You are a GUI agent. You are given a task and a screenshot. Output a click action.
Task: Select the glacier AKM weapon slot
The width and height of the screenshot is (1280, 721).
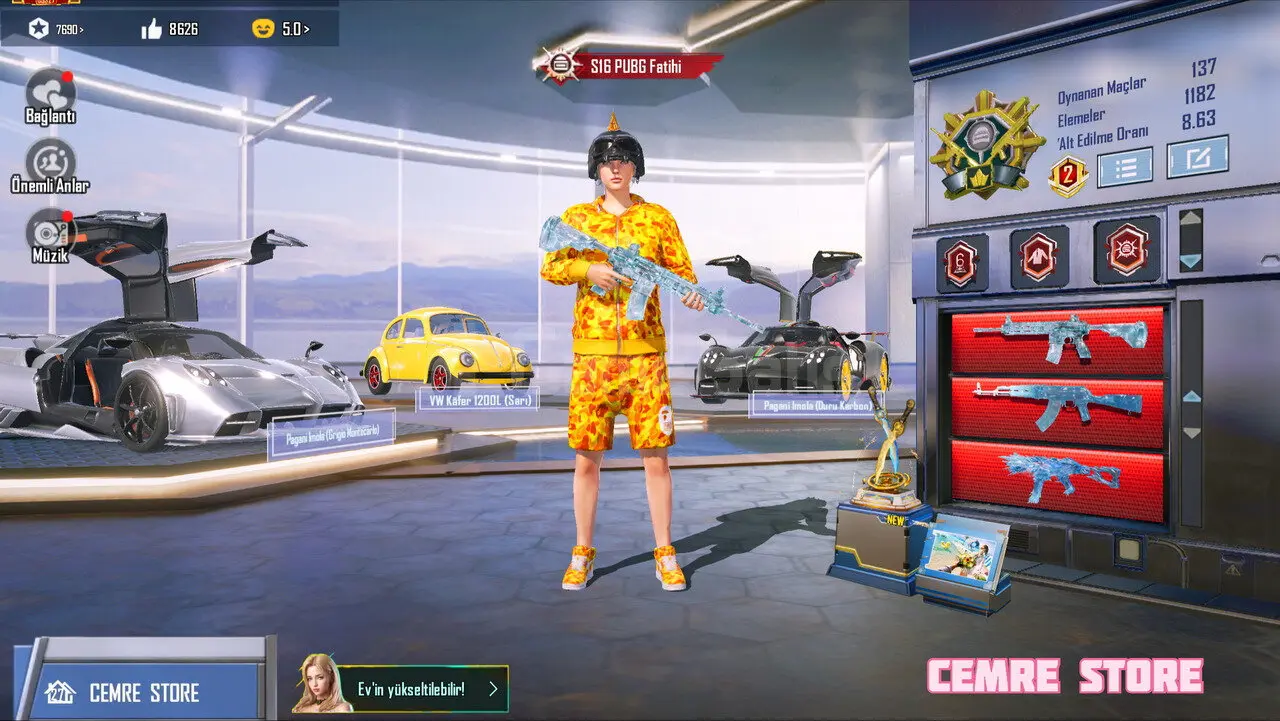[1057, 405]
